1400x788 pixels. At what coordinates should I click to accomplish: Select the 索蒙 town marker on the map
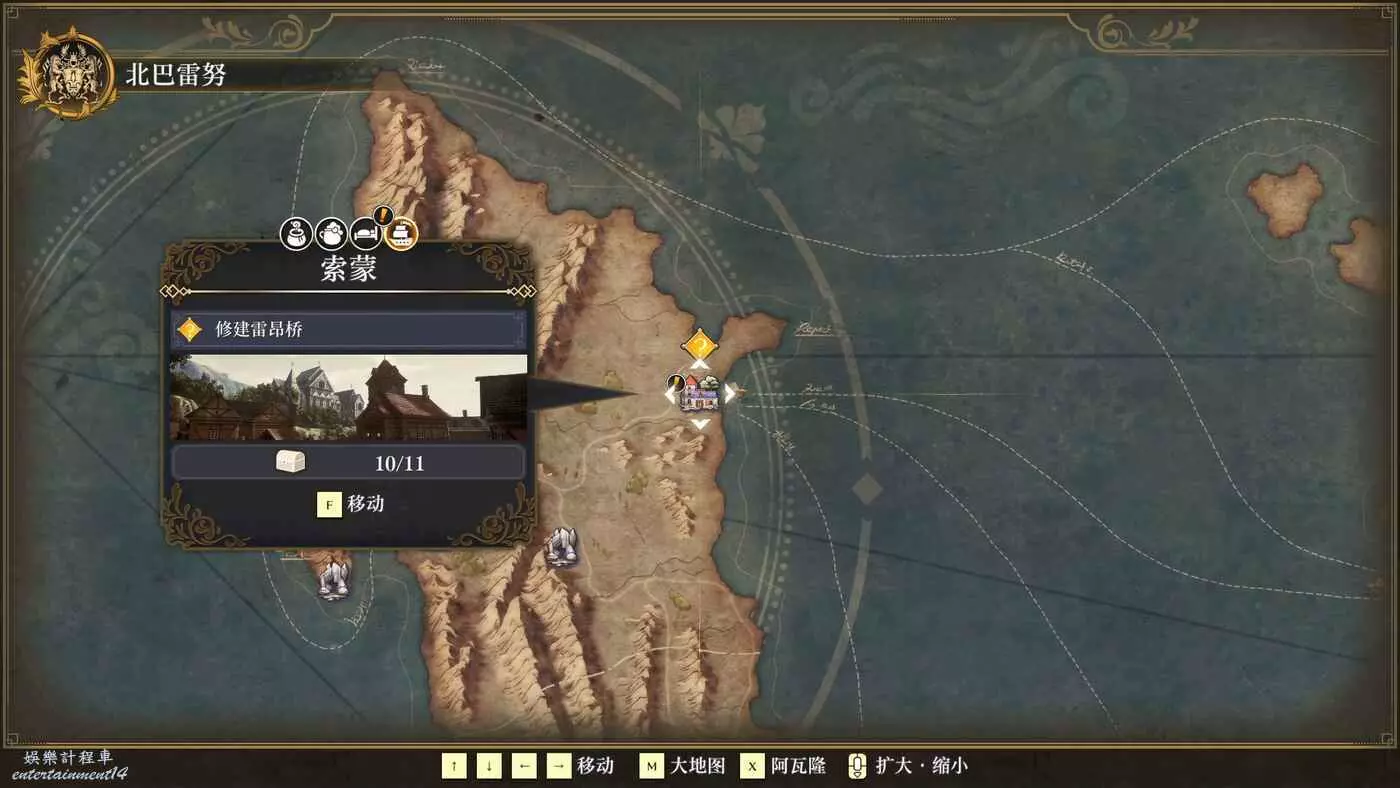(700, 394)
